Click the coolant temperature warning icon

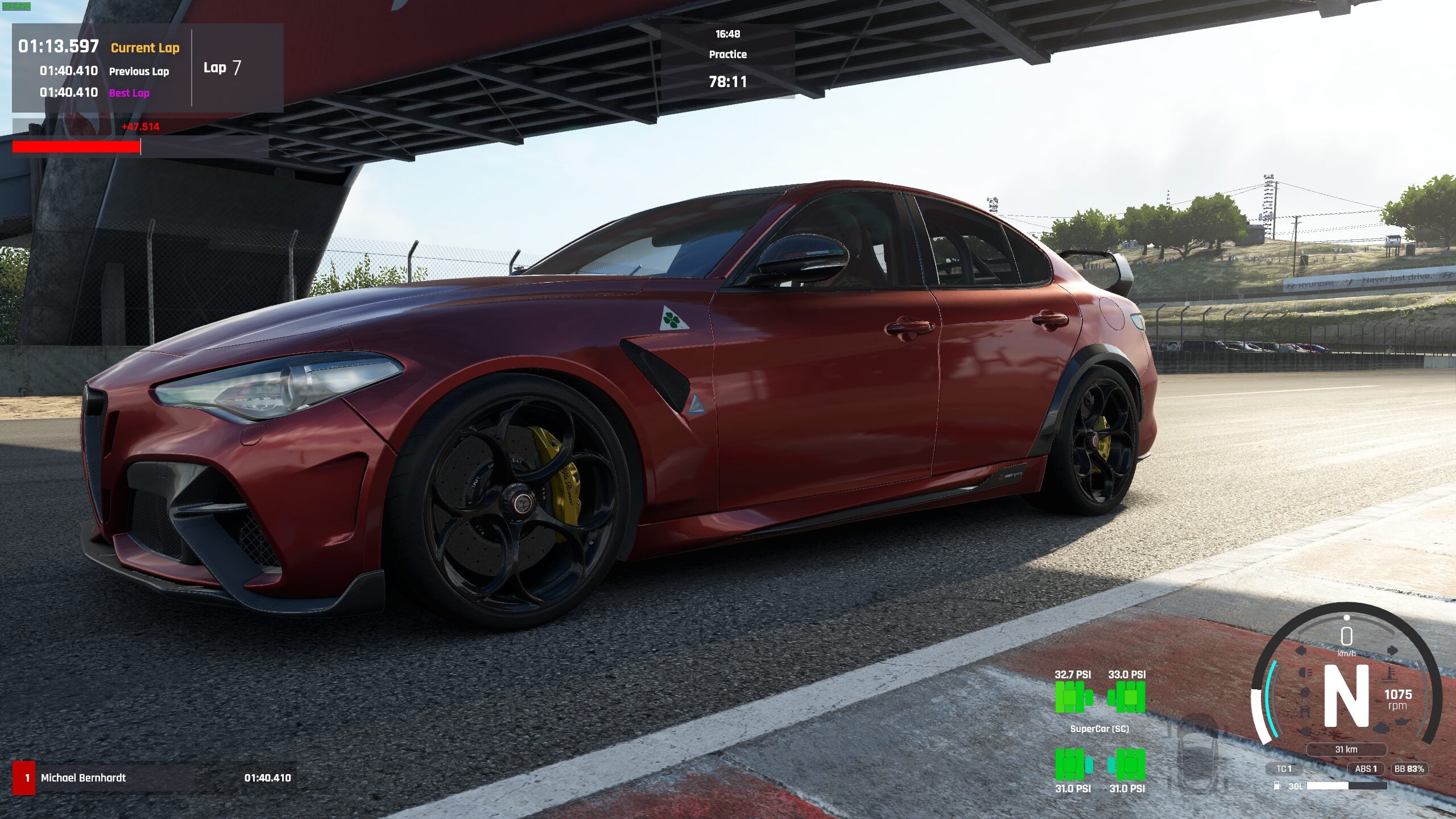pos(1389,676)
